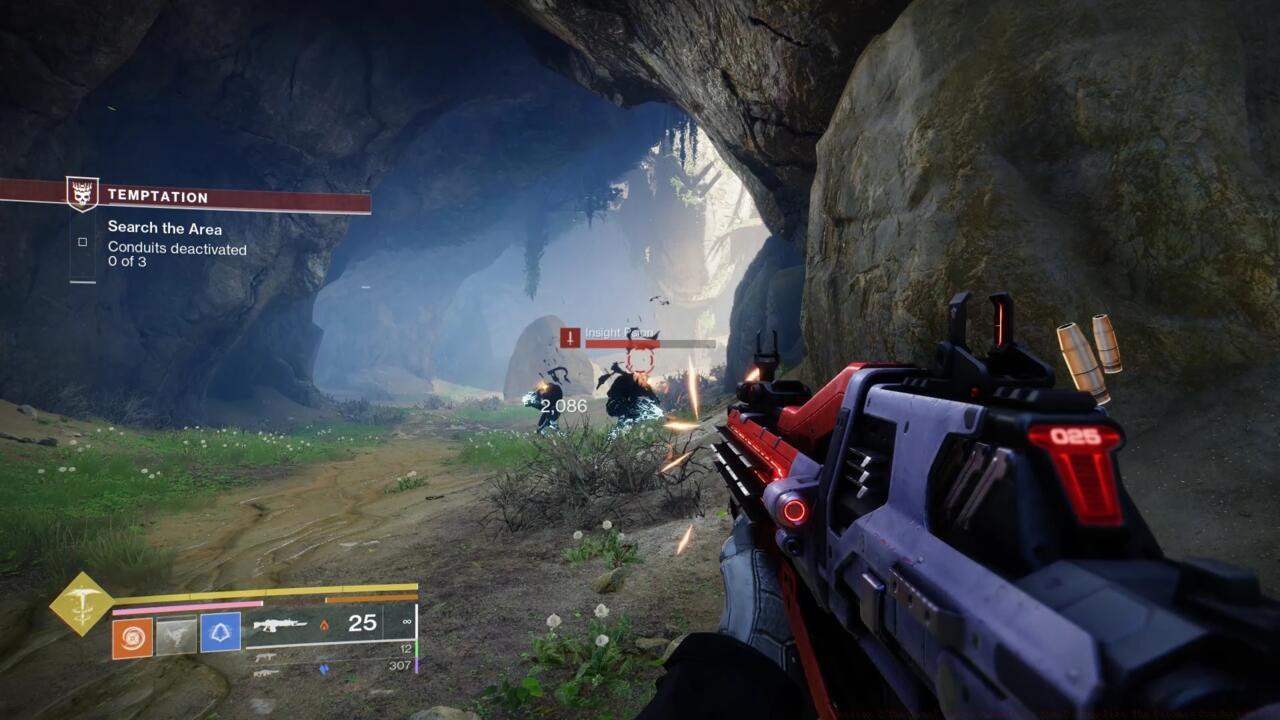
Task: Select the solar grenade ability icon
Action: (130, 636)
